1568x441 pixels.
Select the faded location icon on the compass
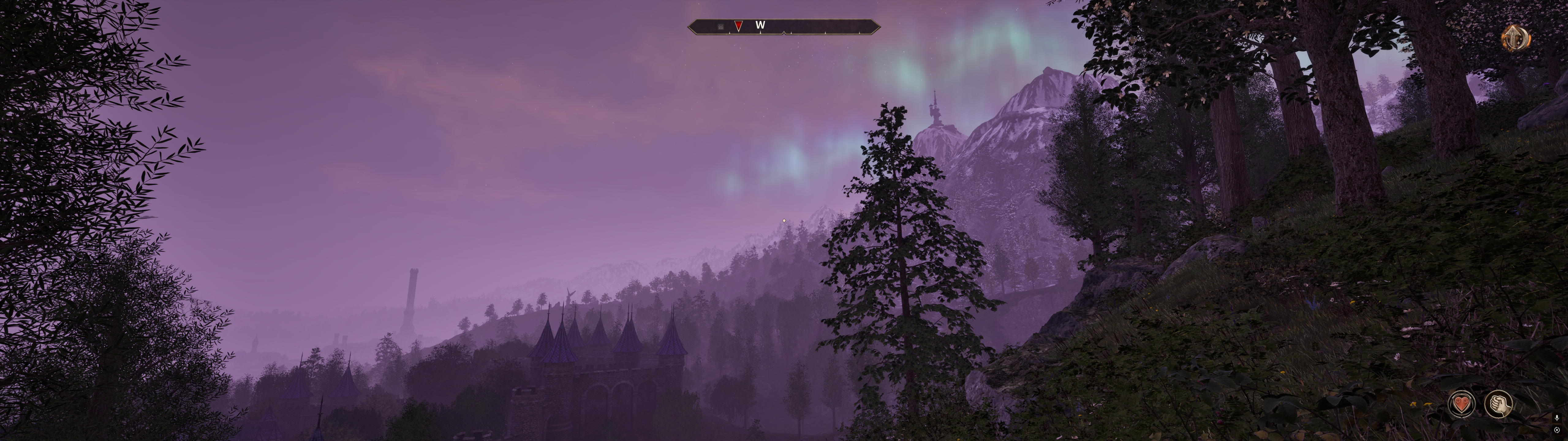tap(721, 26)
